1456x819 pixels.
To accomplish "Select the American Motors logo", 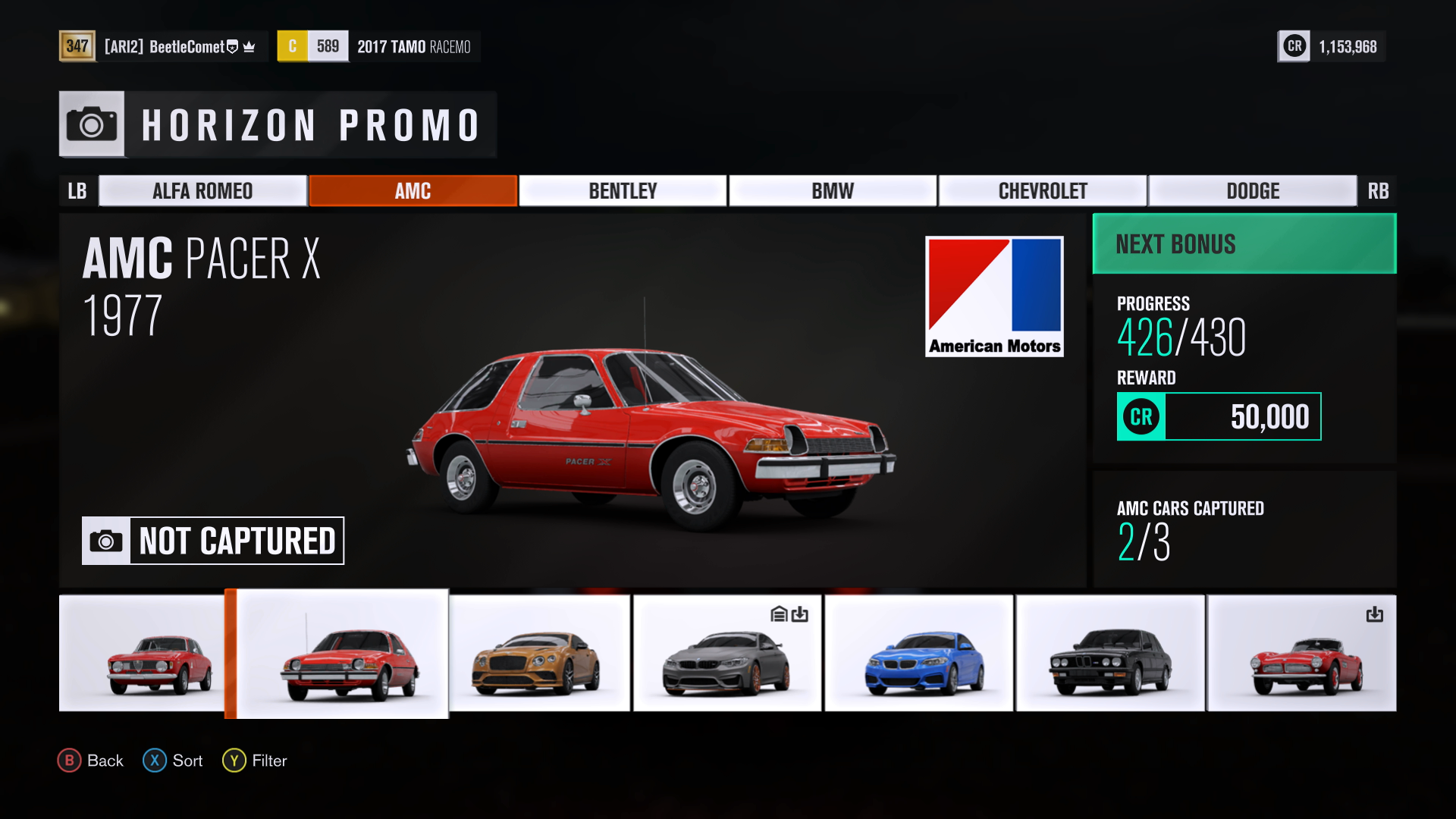I will tap(994, 296).
